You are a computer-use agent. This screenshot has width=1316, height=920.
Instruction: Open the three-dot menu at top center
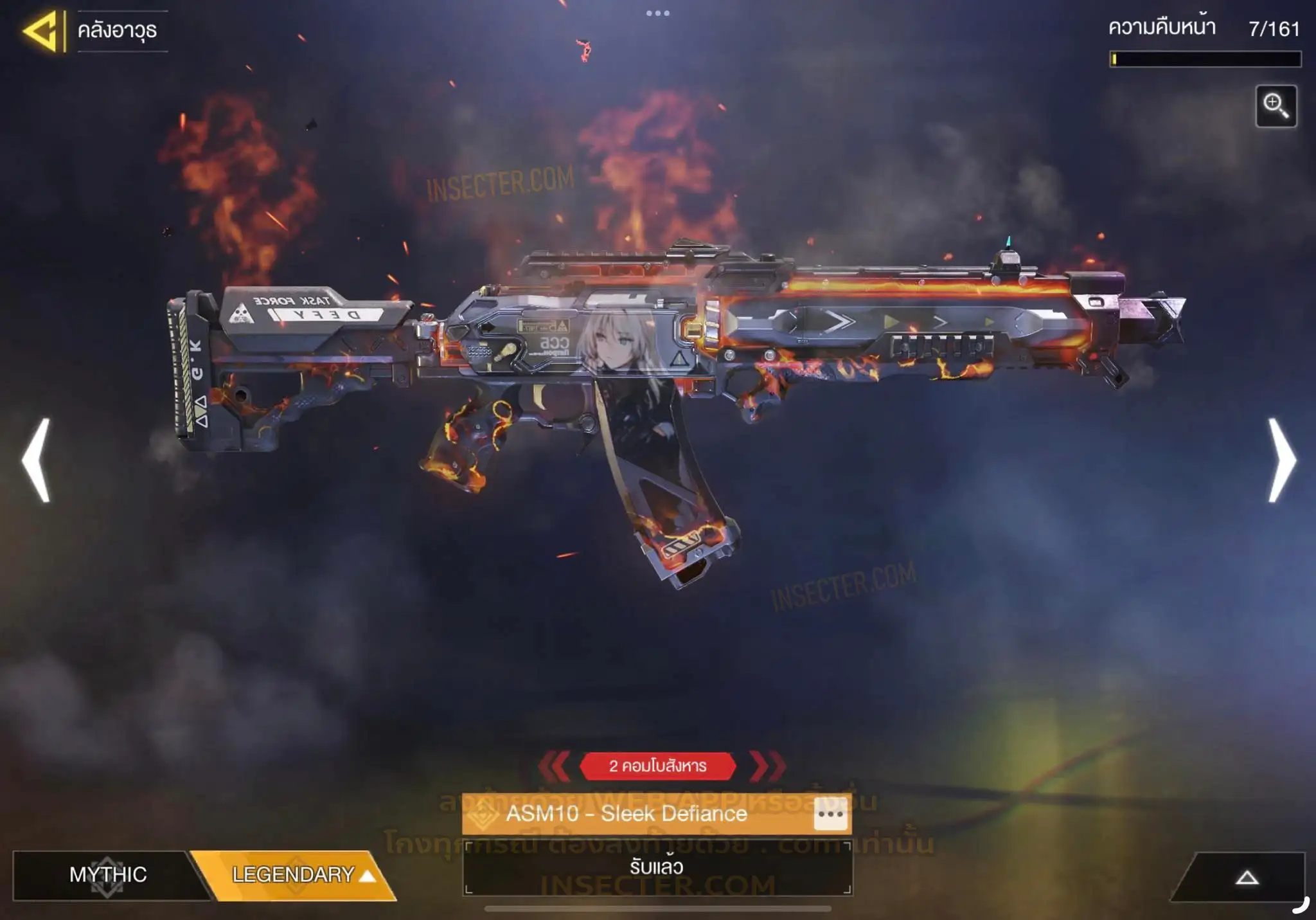[x=657, y=13]
